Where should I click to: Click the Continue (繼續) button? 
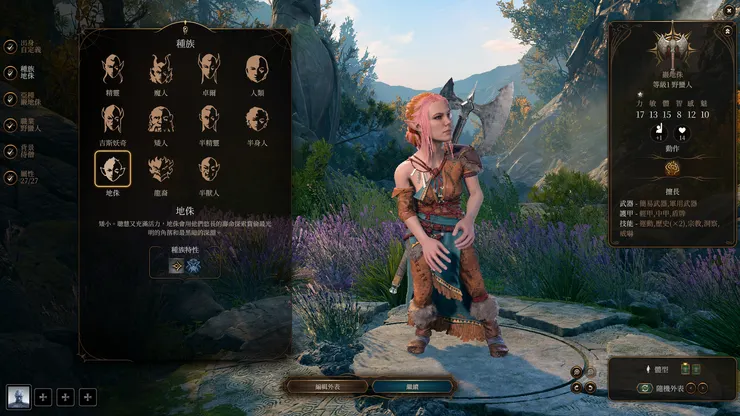click(413, 386)
